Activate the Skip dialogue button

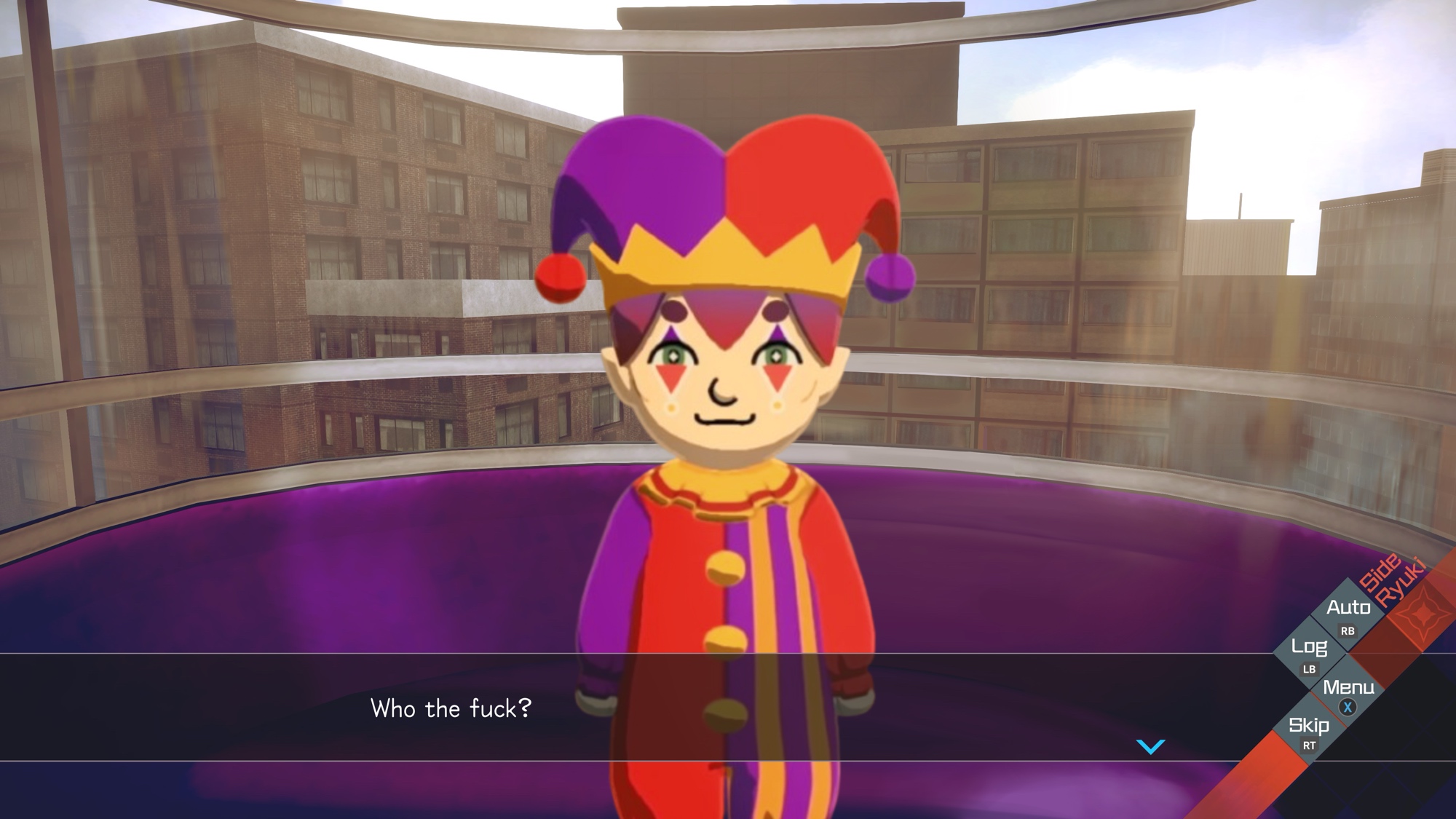click(1309, 731)
